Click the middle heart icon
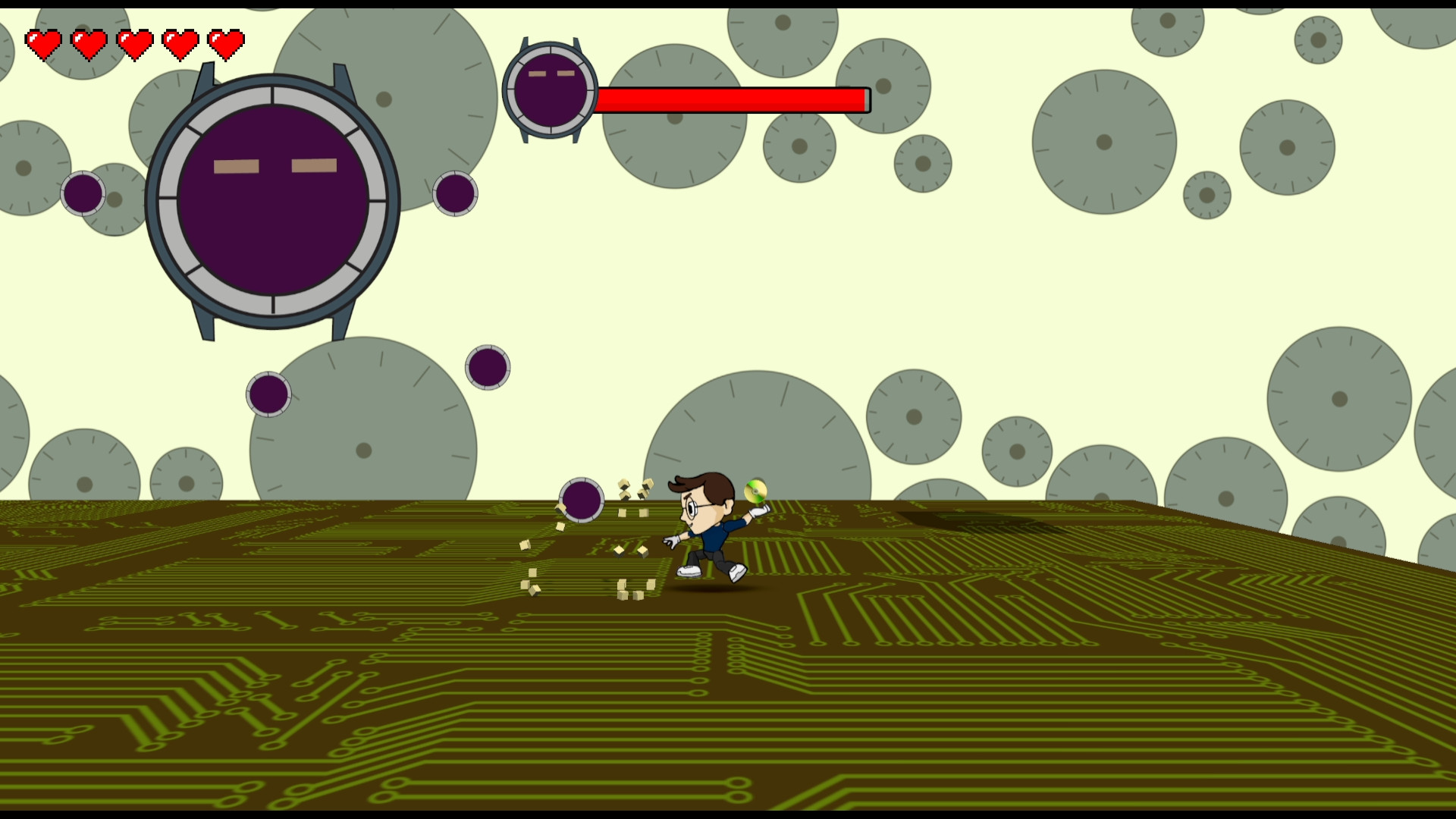Screen dimensions: 1456x819 click(134, 43)
